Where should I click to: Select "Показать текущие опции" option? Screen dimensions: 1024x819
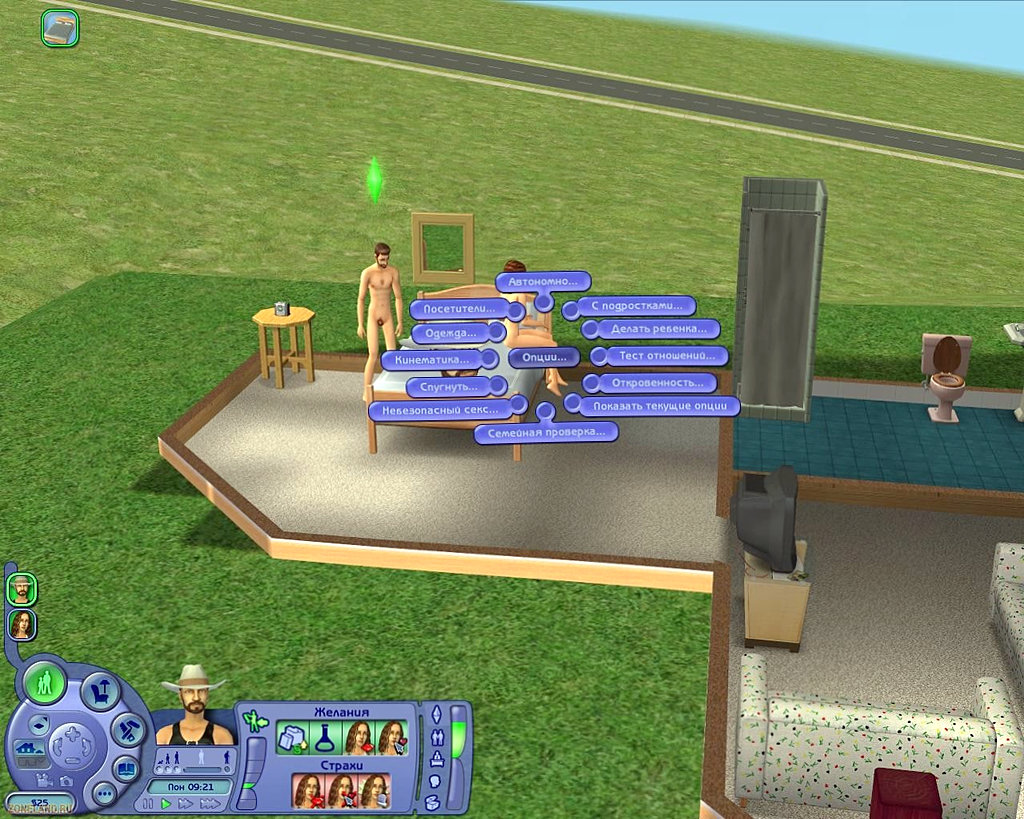tap(659, 406)
